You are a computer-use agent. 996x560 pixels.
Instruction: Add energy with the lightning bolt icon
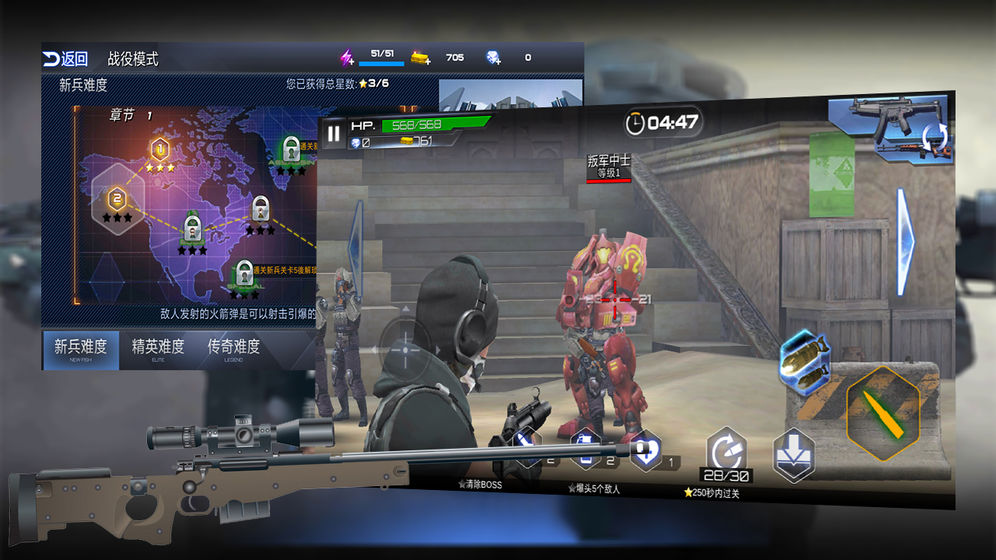347,58
